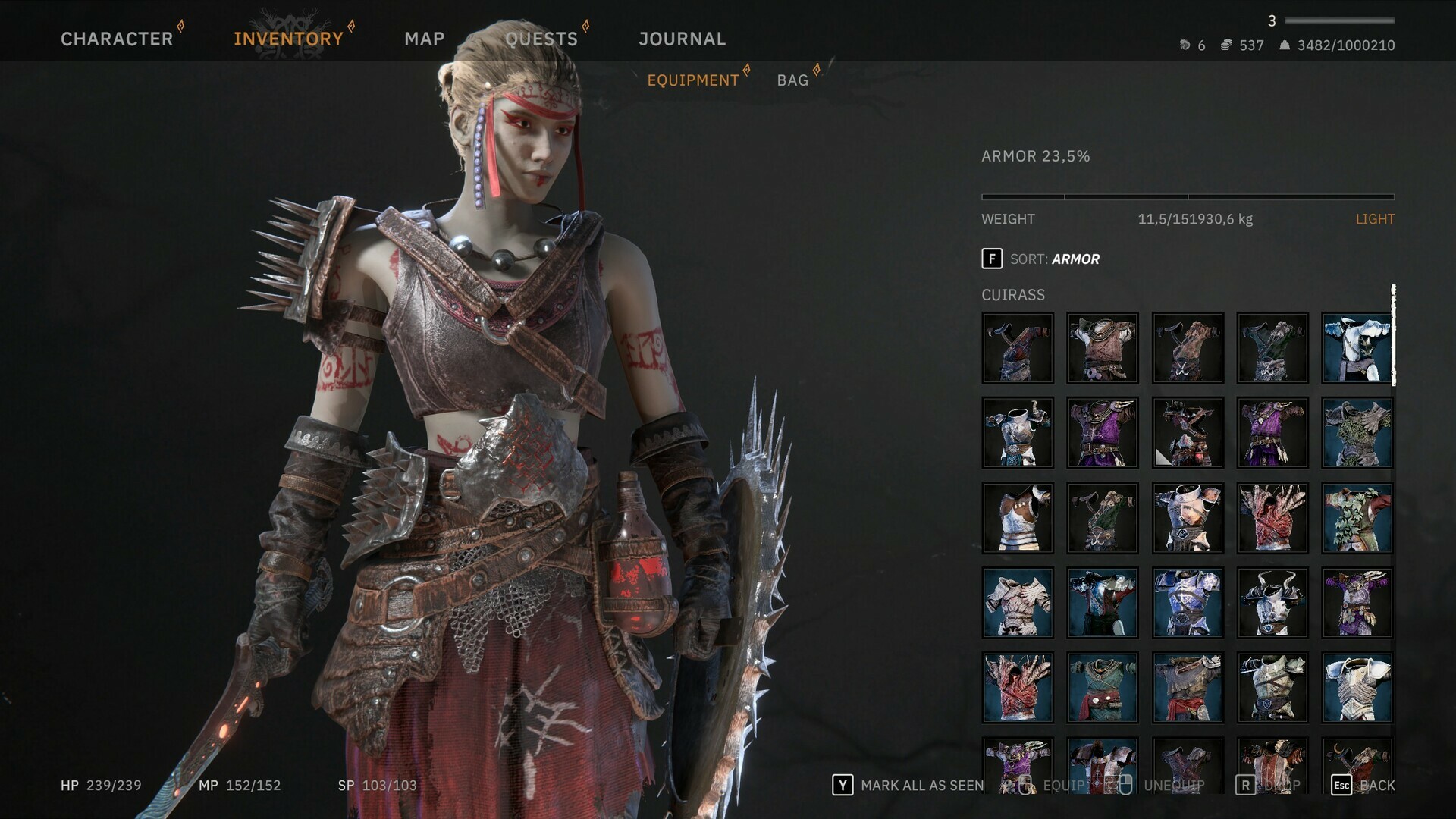Click the UNEQUIP button
The image size is (1456, 819).
point(1174,785)
